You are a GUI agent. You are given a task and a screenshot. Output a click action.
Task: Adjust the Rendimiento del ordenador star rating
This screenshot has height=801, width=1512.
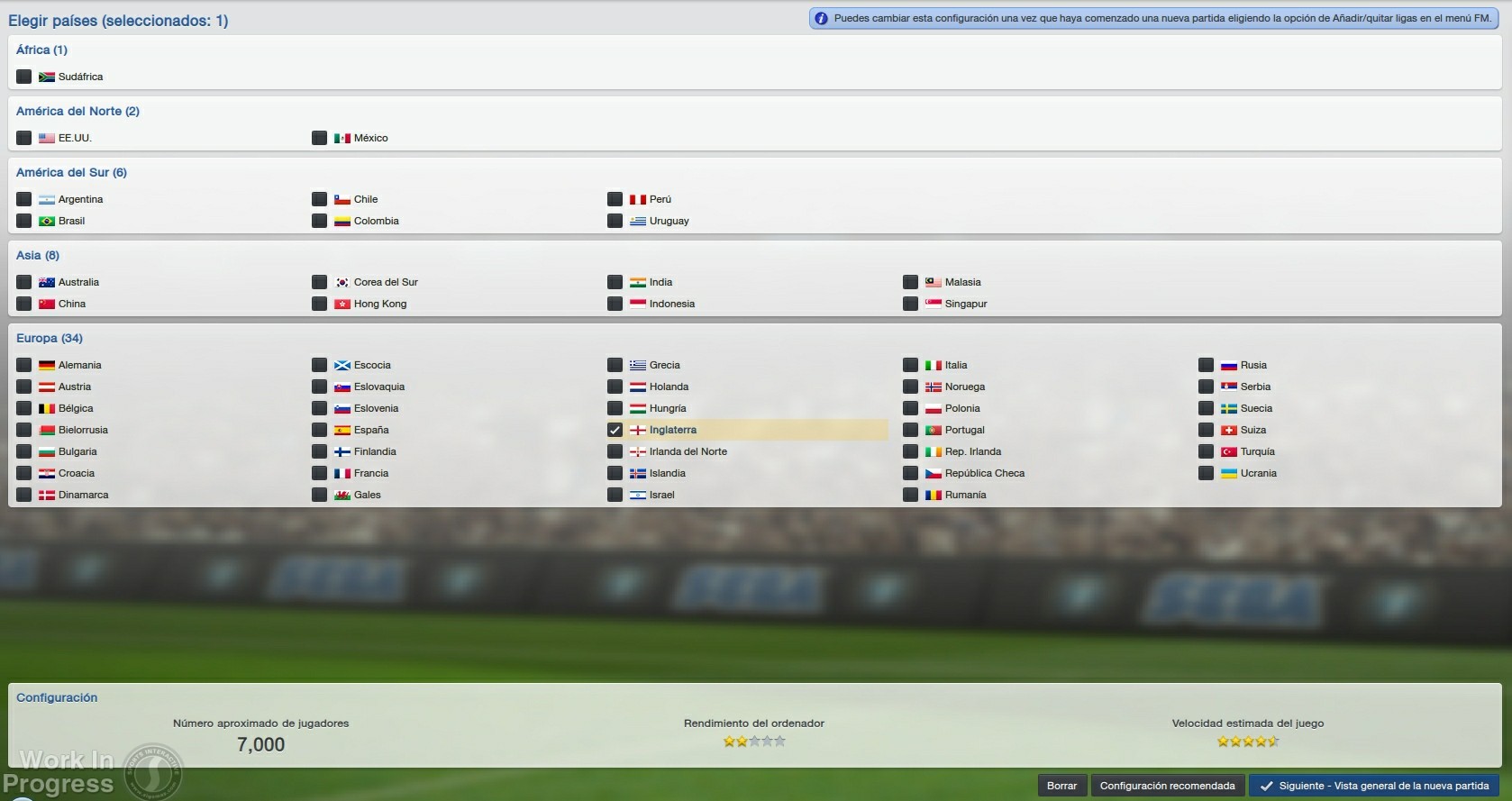click(x=753, y=741)
